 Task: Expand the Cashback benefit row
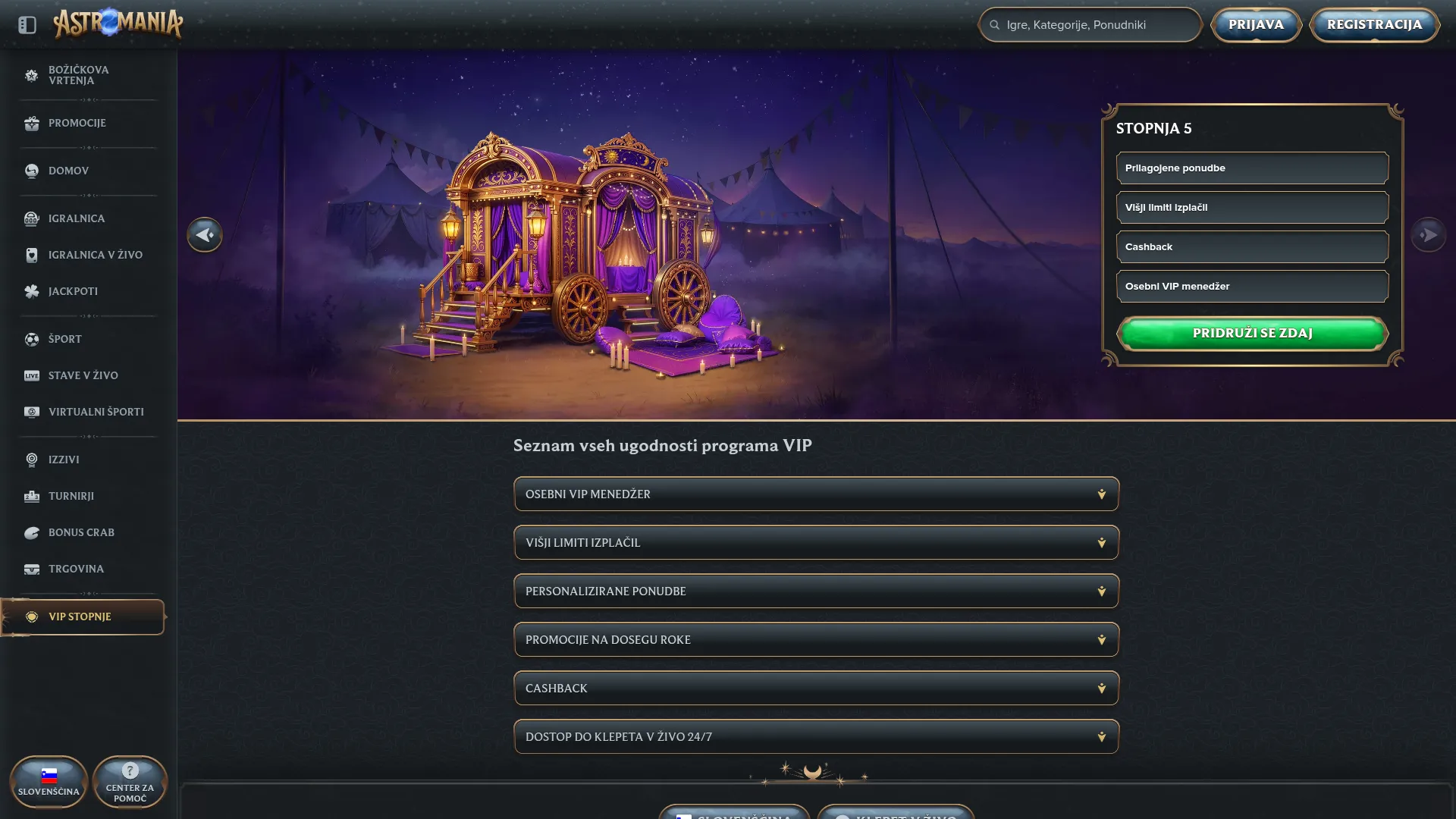click(x=816, y=689)
